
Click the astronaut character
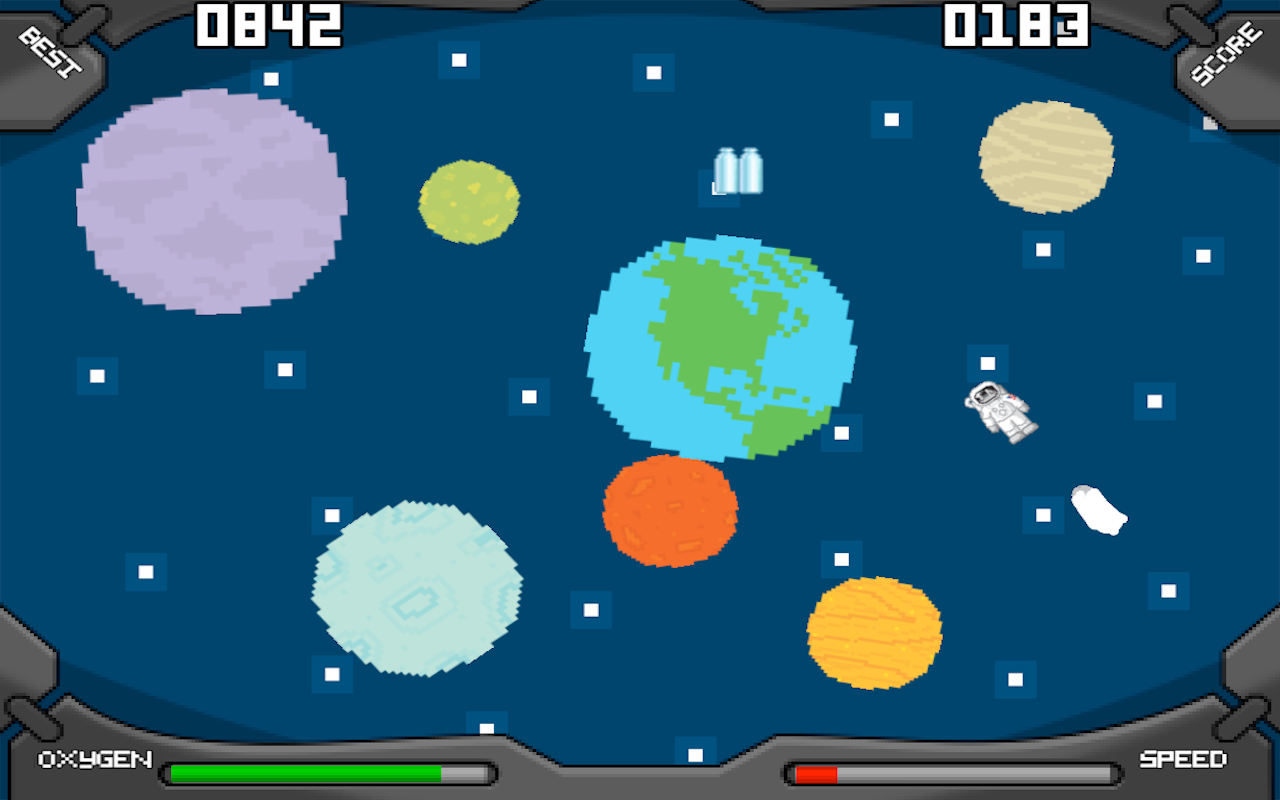point(1000,410)
